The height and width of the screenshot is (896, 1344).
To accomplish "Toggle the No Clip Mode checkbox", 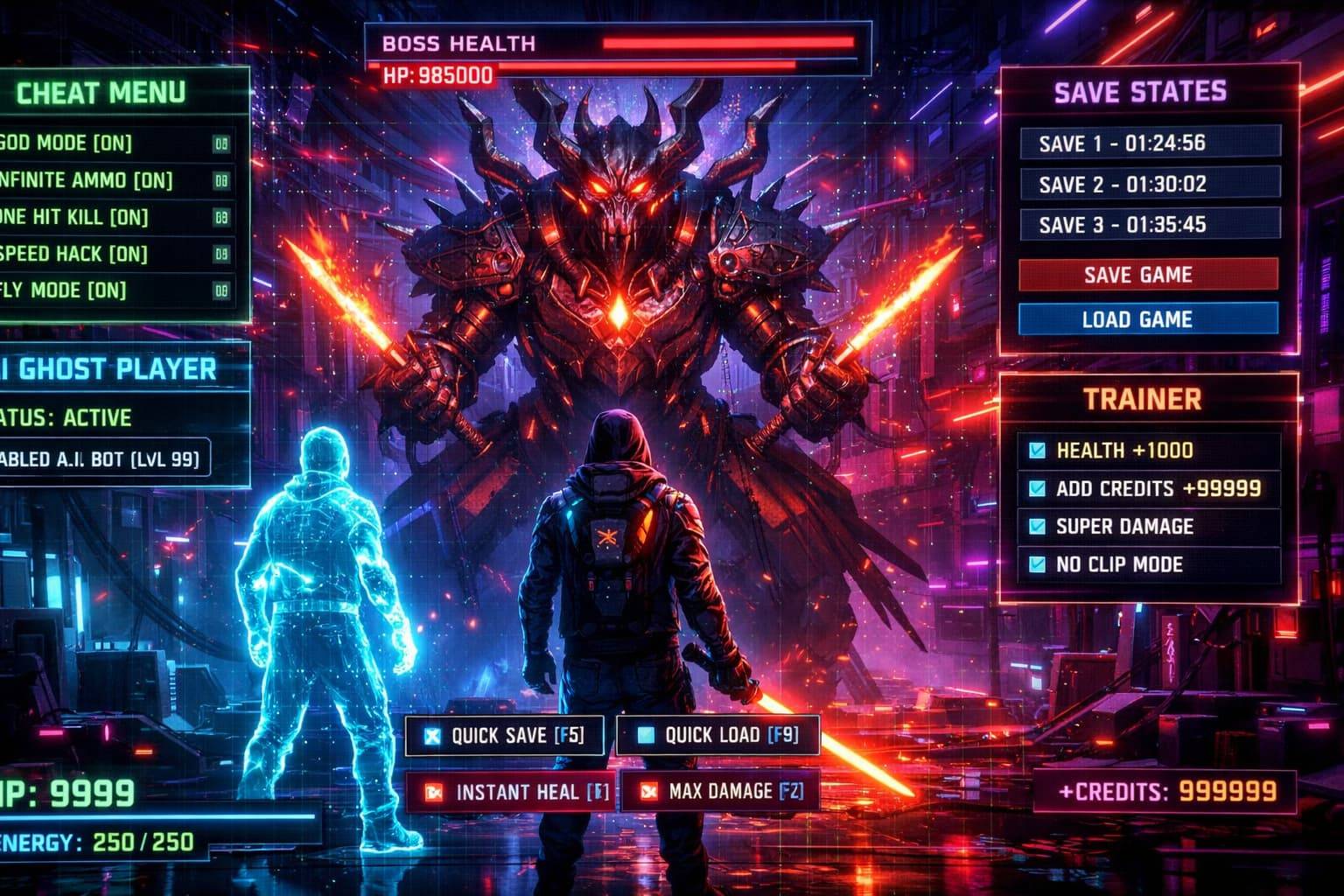I will 1038,564.
